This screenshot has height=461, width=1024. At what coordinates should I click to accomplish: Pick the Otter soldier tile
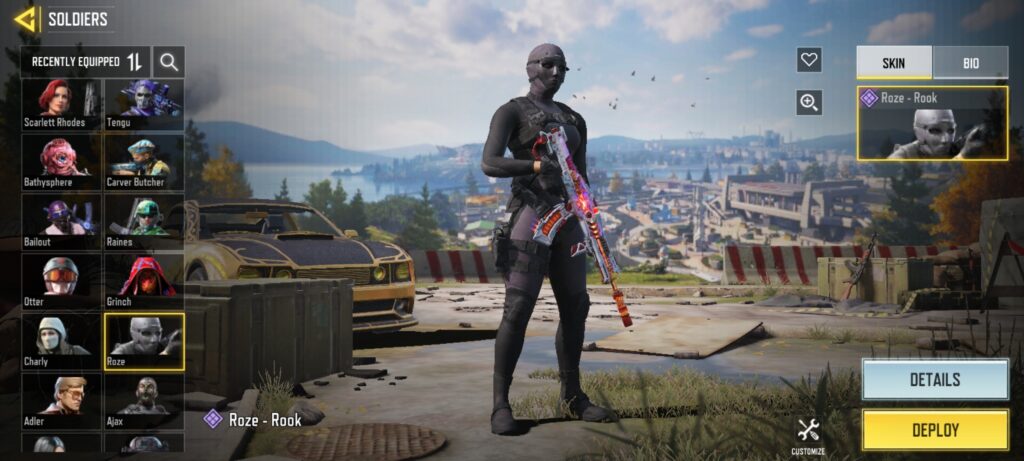click(62, 281)
